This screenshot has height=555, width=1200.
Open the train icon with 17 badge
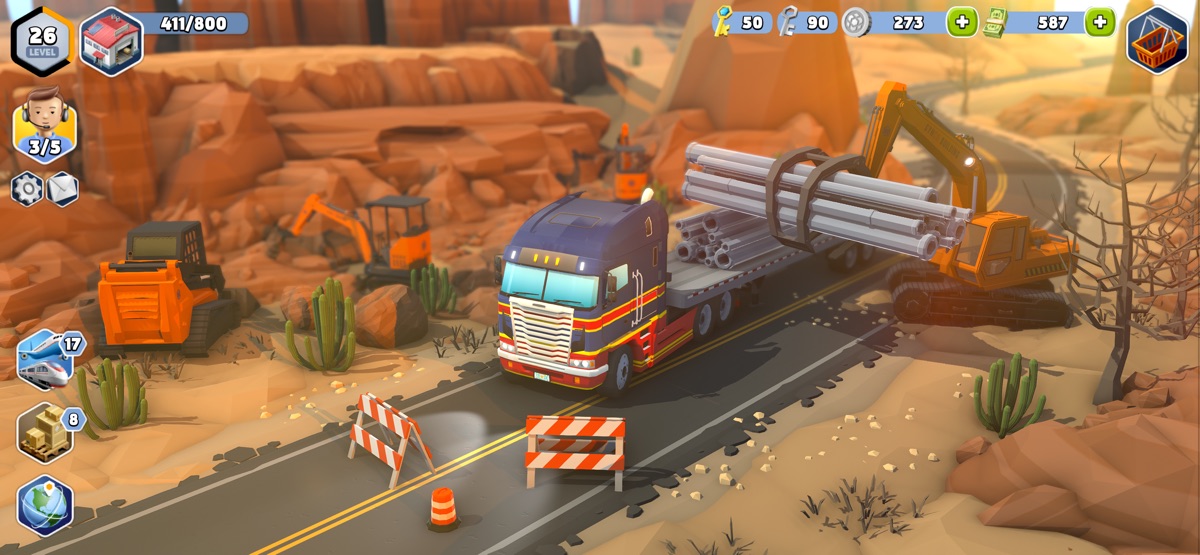[x=46, y=358]
